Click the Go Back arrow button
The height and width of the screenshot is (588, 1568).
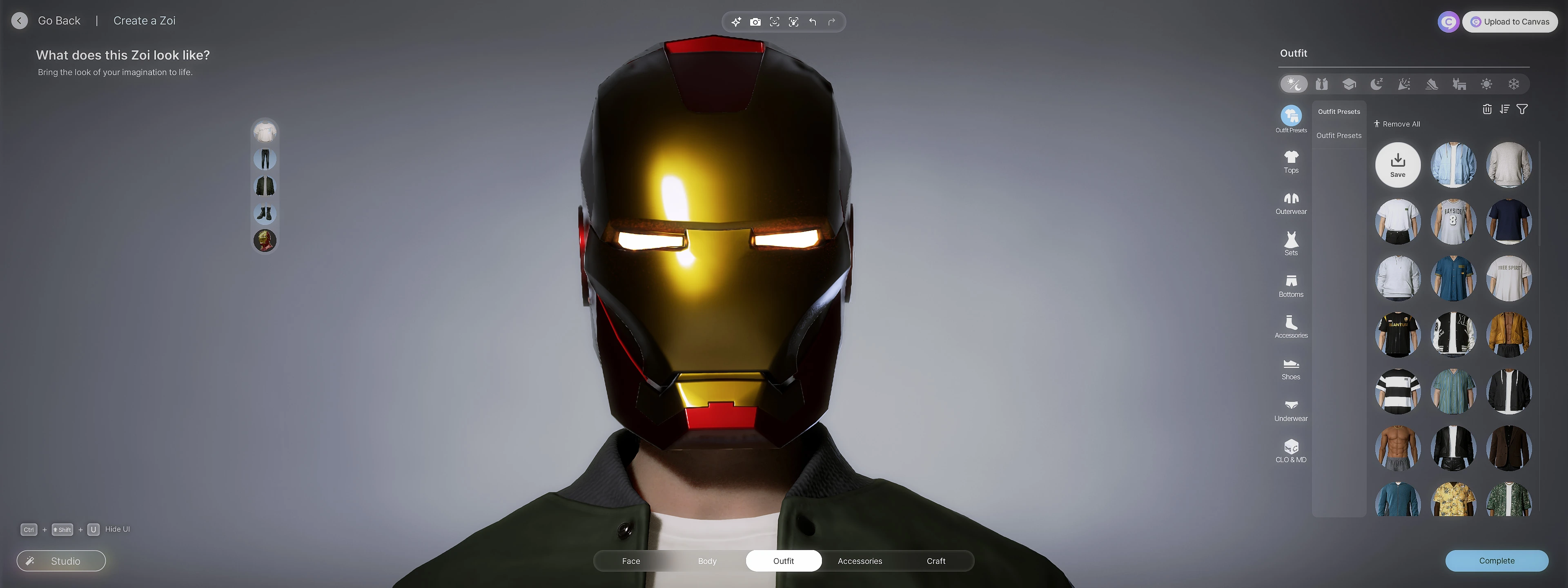click(20, 21)
